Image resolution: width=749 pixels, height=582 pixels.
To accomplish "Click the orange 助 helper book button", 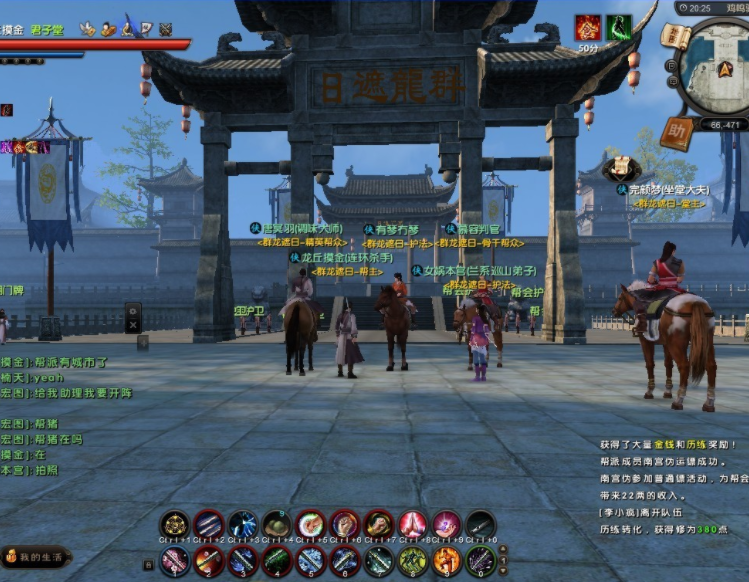I will 679,132.
